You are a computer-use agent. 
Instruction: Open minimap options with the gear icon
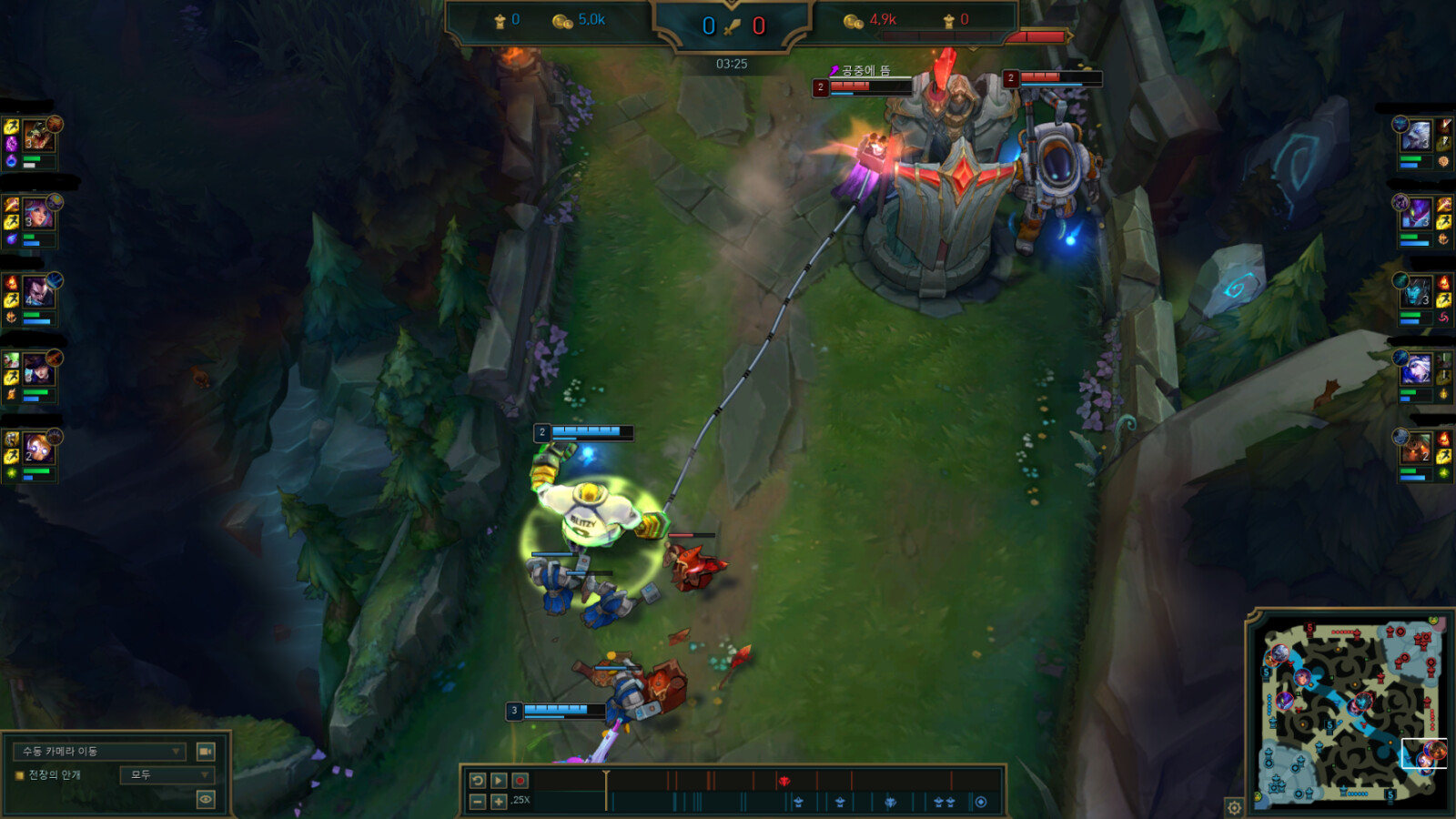1234,807
